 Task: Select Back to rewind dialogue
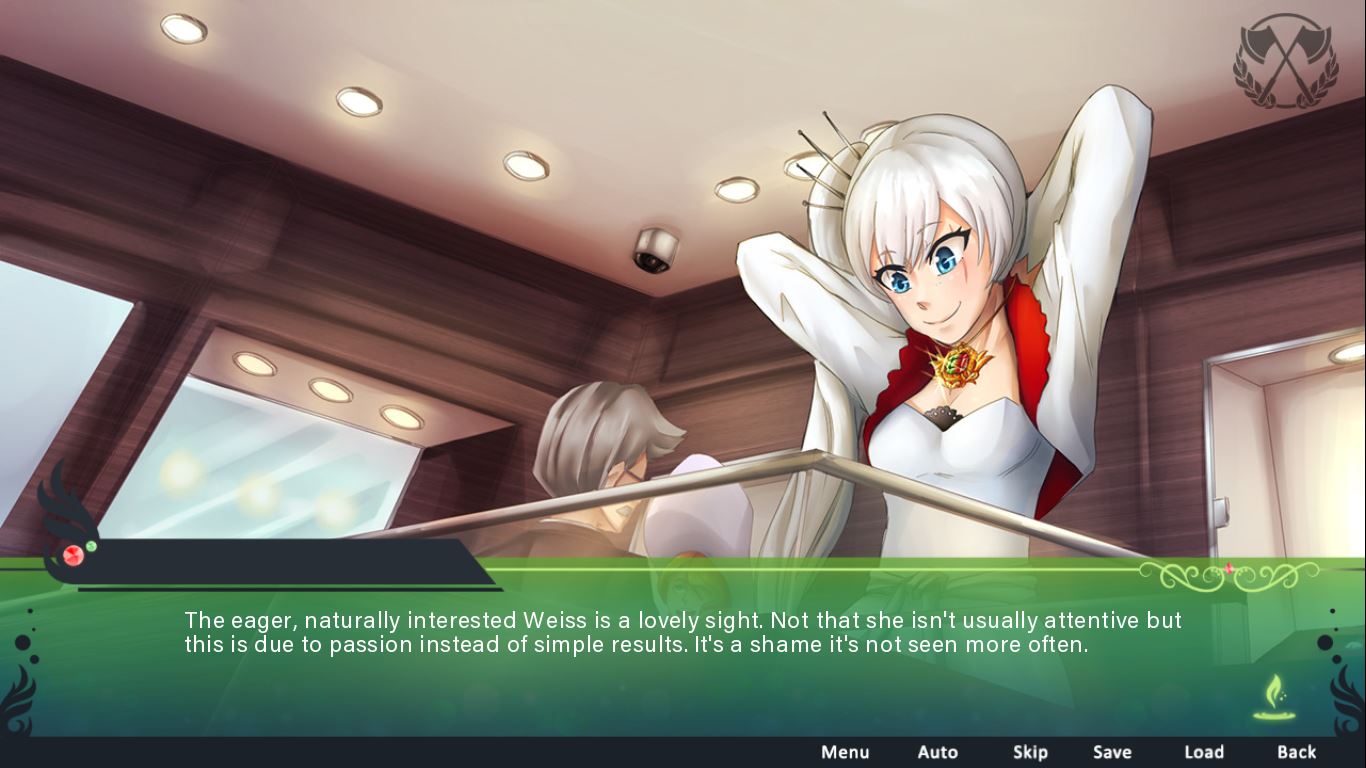pyautogui.click(x=1295, y=752)
